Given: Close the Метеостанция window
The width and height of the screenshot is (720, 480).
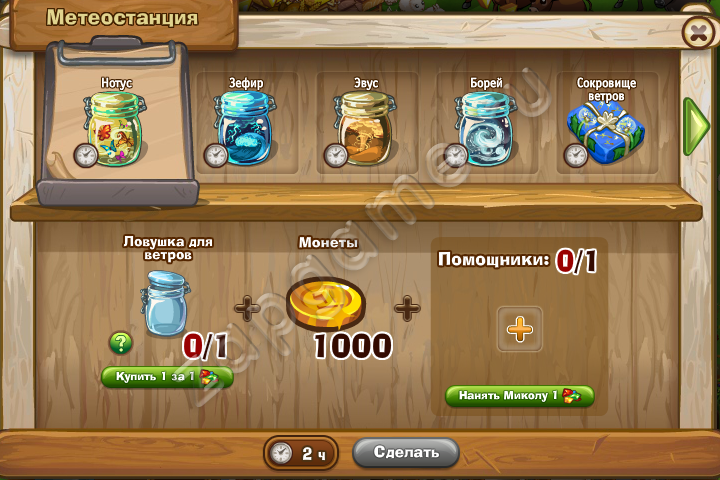Looking at the screenshot, I should [x=696, y=33].
